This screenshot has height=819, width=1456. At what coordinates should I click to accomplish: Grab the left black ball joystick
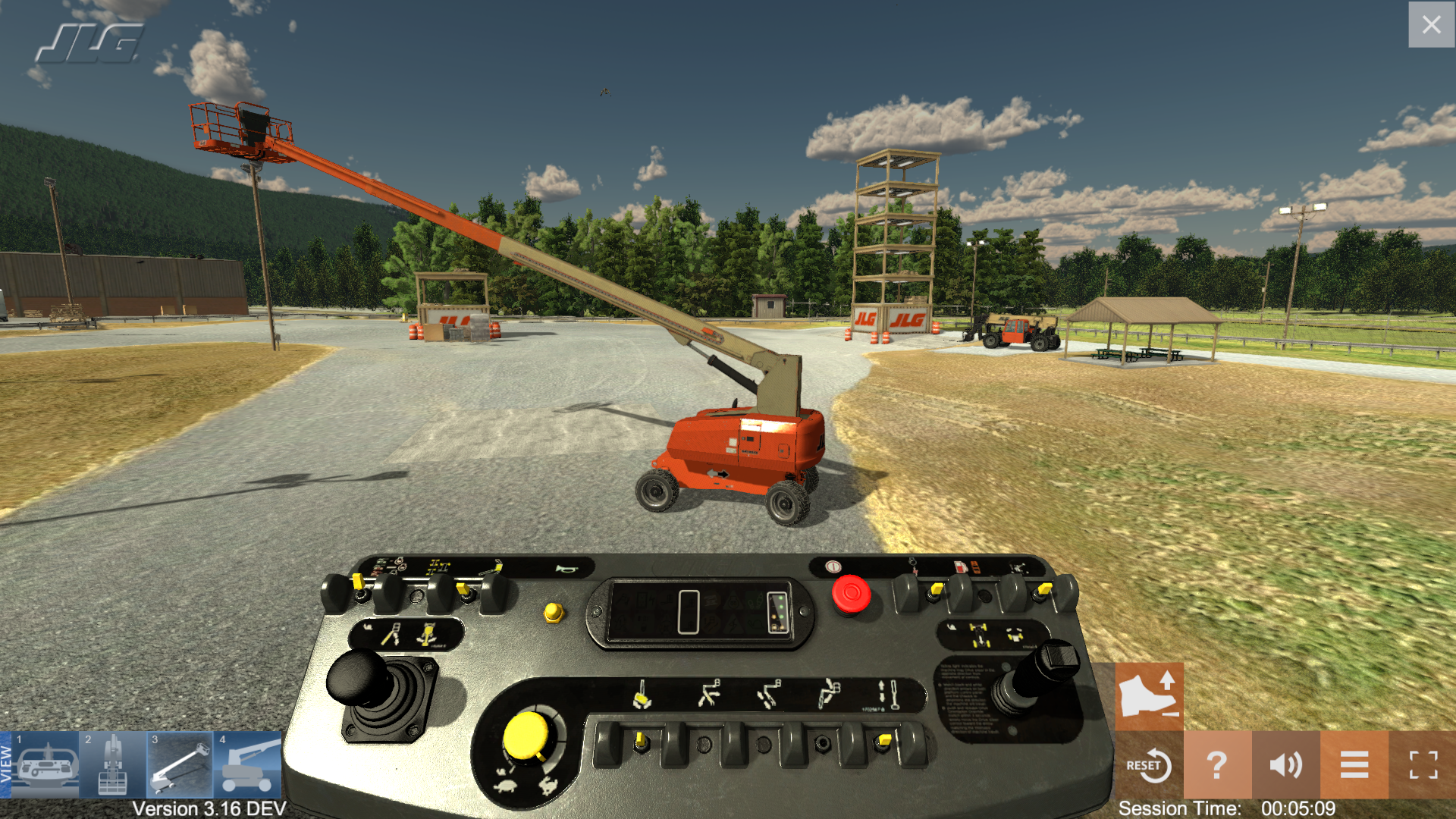point(359,676)
